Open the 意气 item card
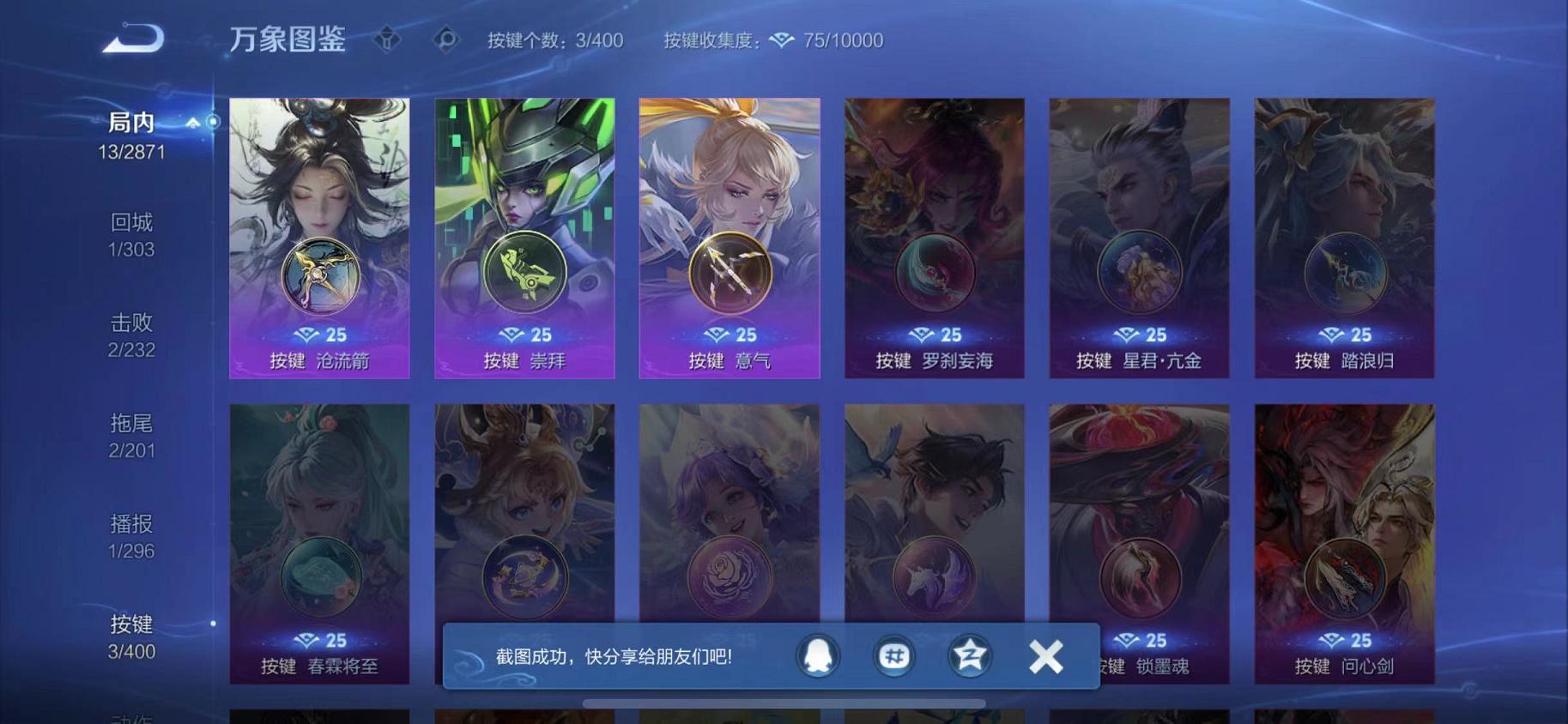The image size is (1568, 724). 729,214
